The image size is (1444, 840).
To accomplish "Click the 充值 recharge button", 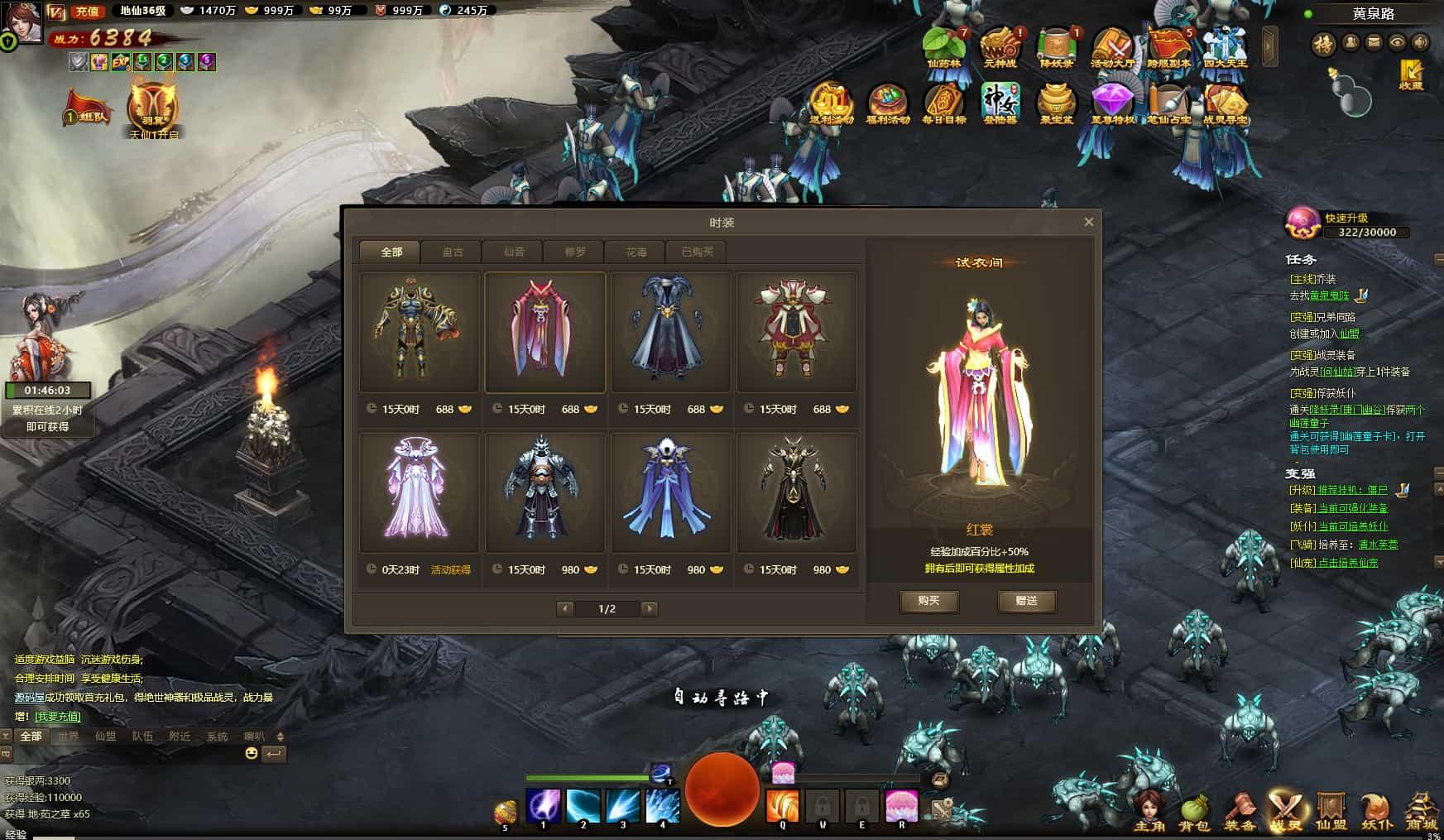I will pyautogui.click(x=87, y=11).
